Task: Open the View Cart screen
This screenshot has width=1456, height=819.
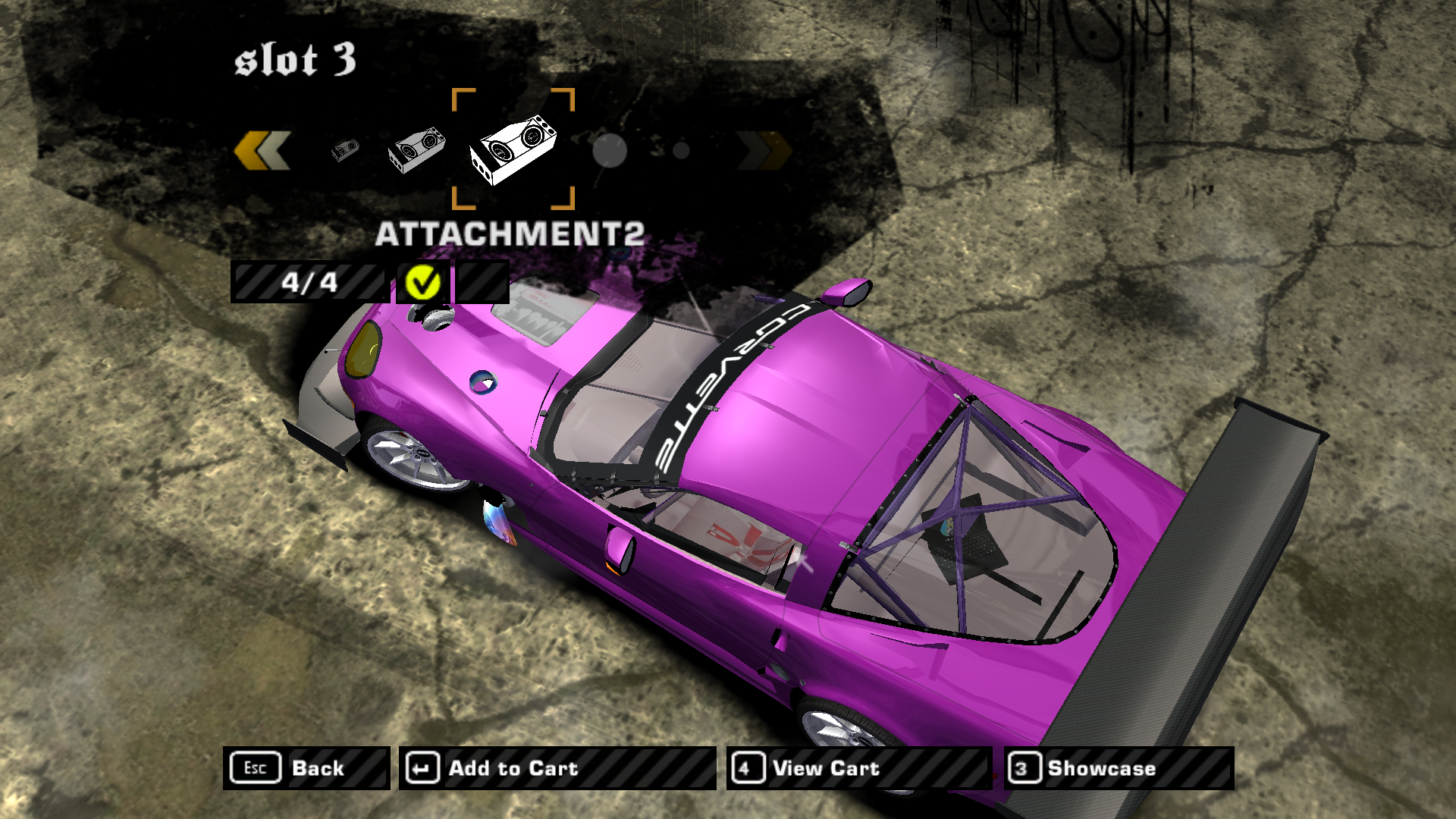Action: (859, 768)
